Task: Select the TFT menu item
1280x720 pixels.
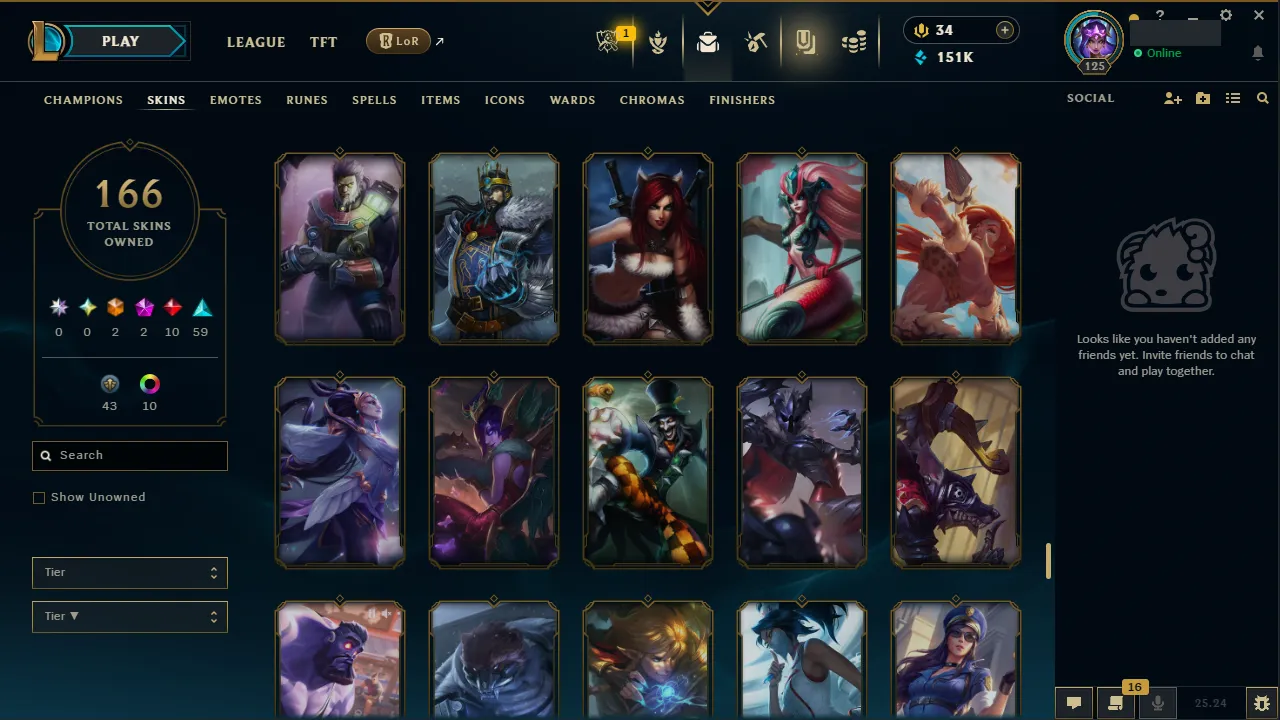Action: 323,42
